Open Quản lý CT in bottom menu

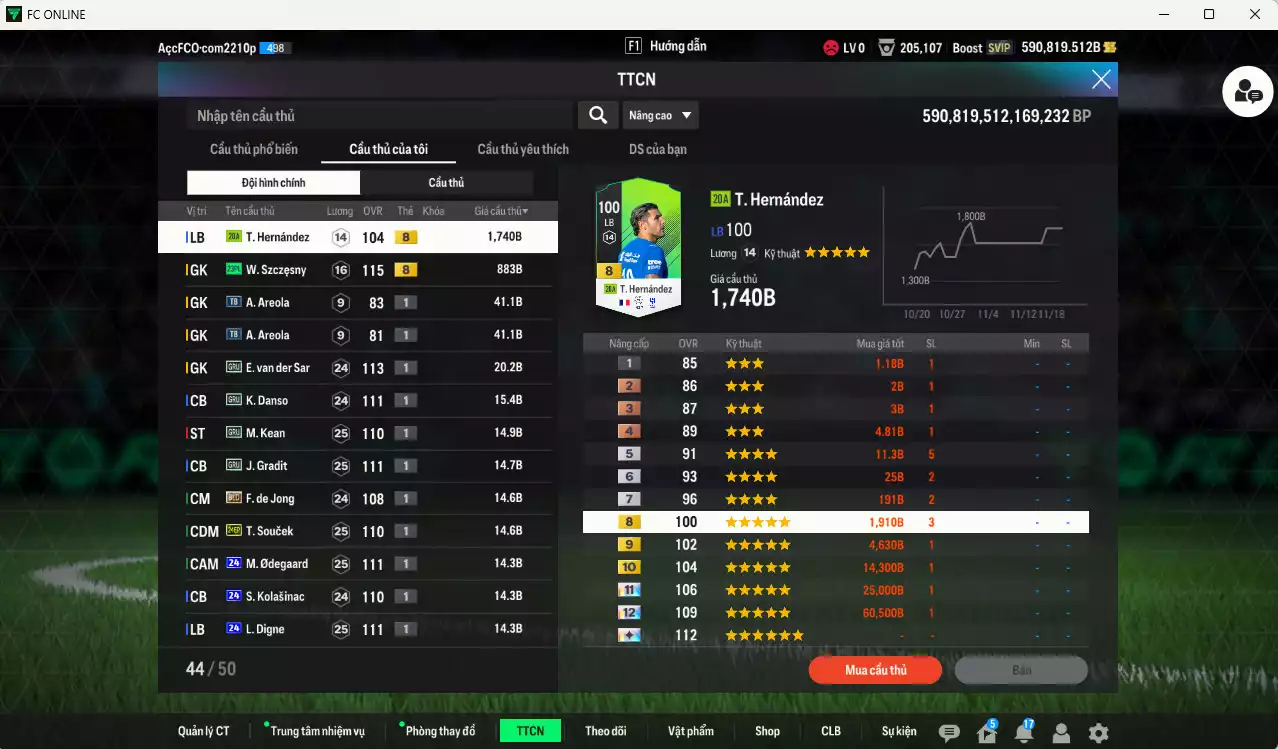click(x=204, y=731)
